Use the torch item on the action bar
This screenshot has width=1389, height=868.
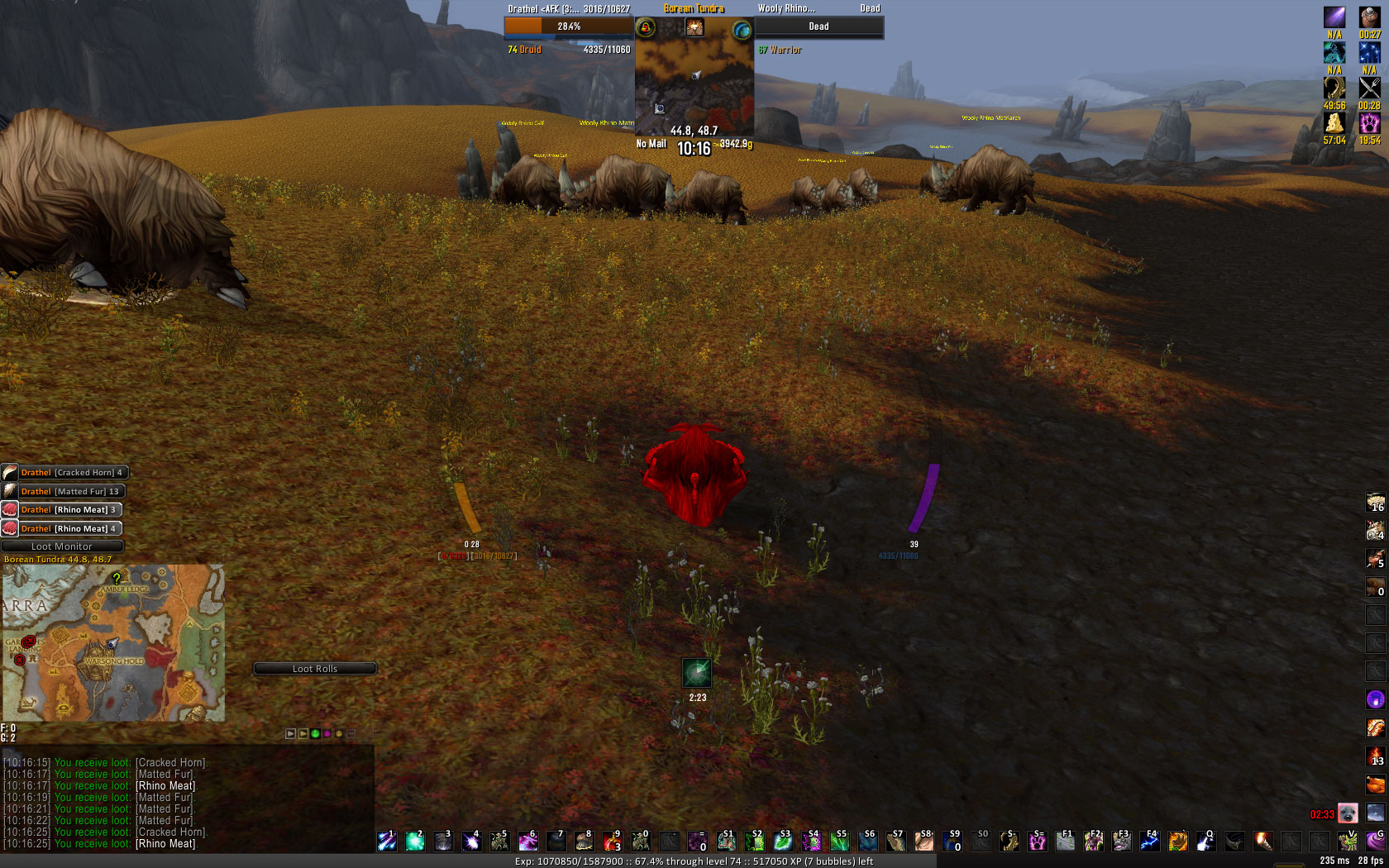1263,842
